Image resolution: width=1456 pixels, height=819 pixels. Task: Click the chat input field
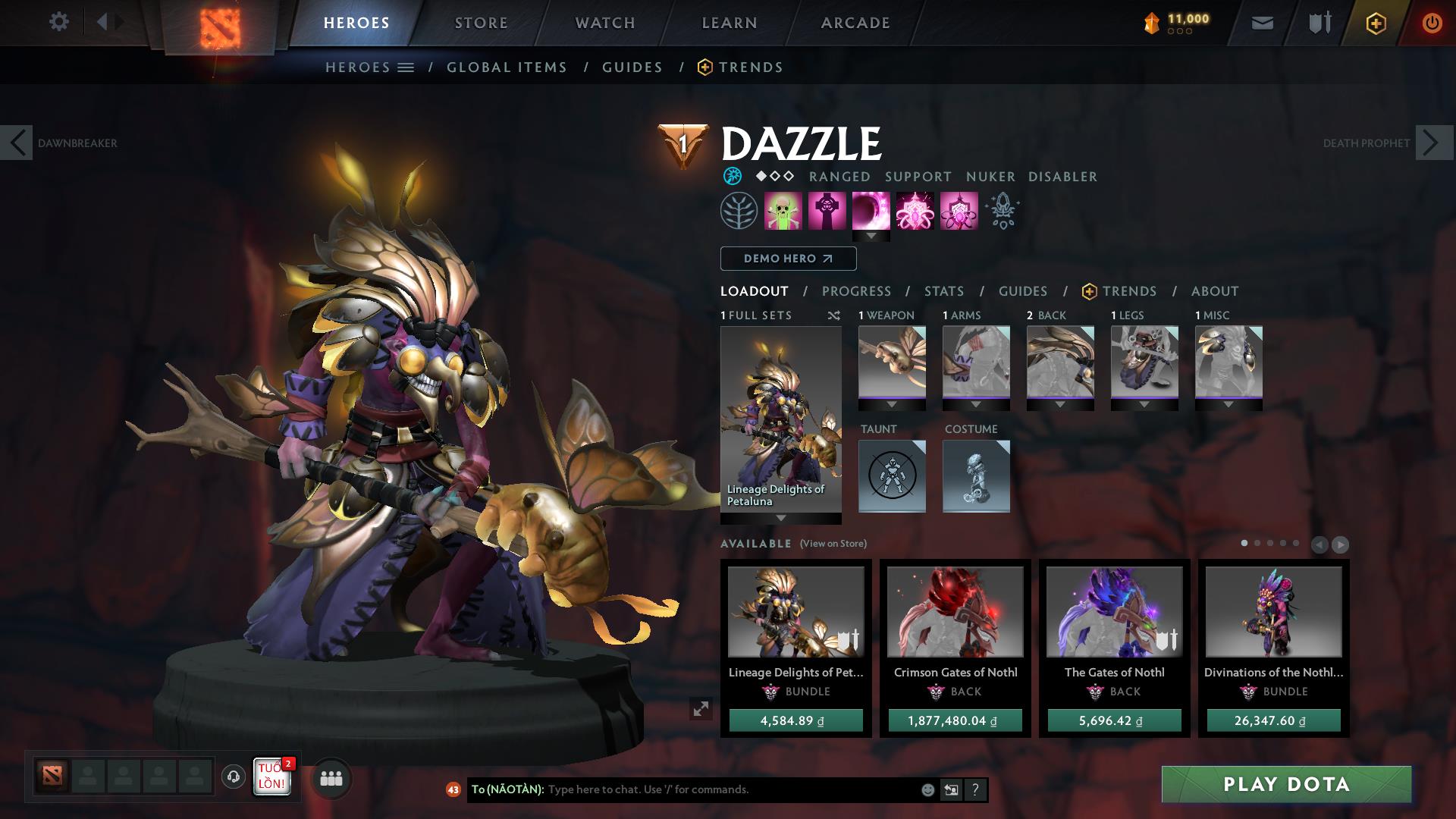[x=682, y=789]
